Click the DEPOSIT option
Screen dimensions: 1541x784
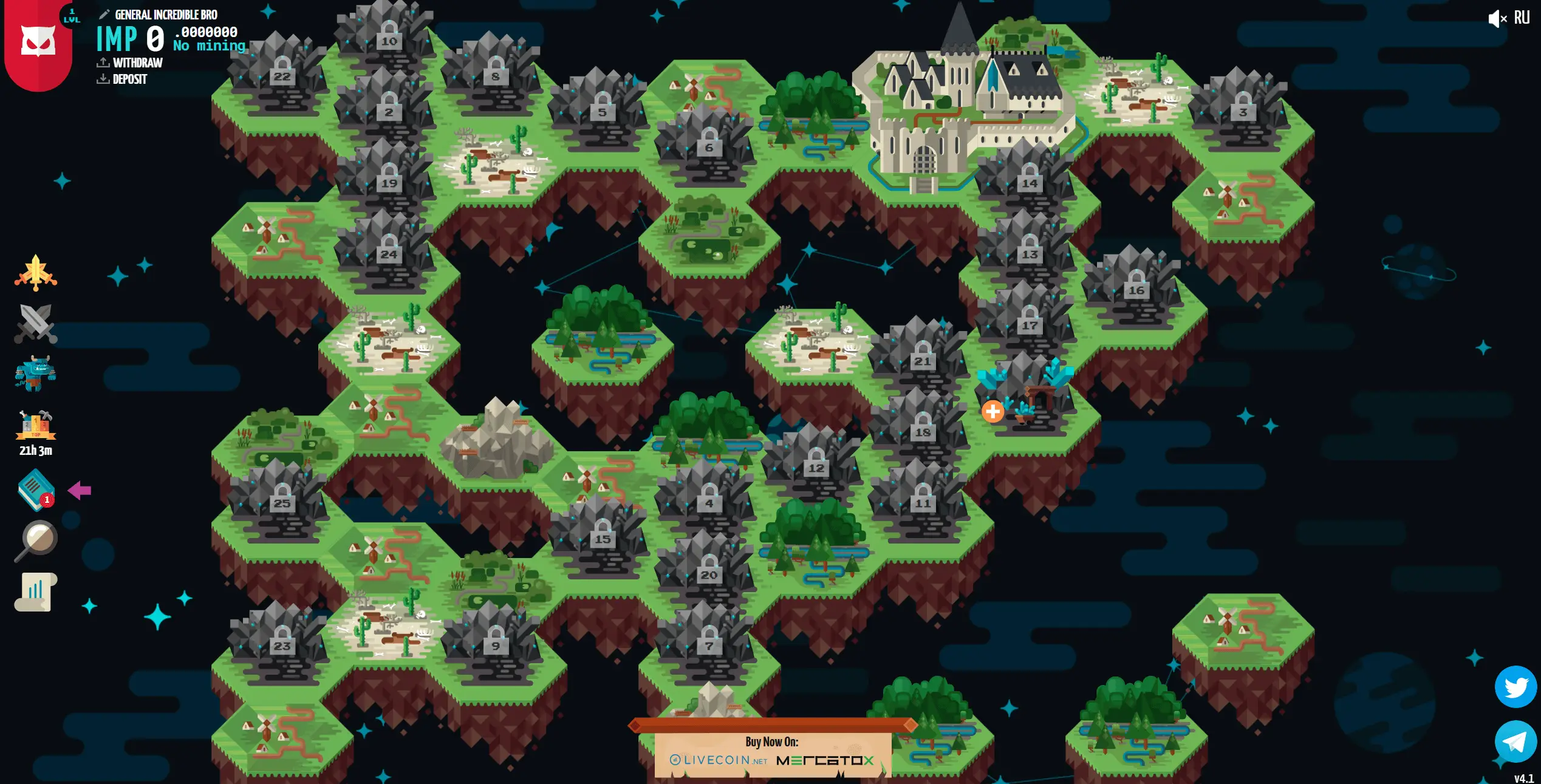129,79
